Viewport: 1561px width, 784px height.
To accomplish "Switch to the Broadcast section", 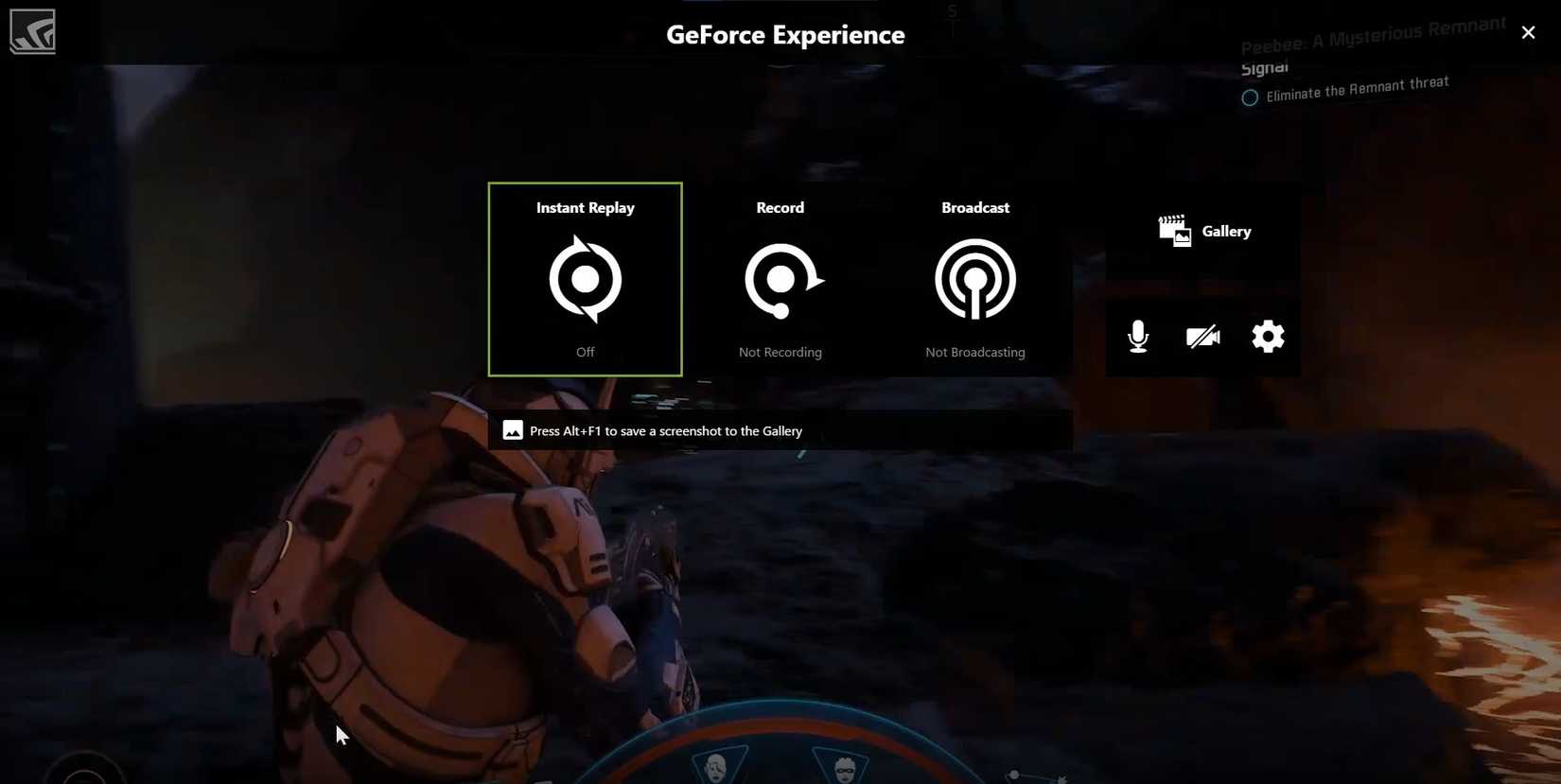I will click(974, 207).
